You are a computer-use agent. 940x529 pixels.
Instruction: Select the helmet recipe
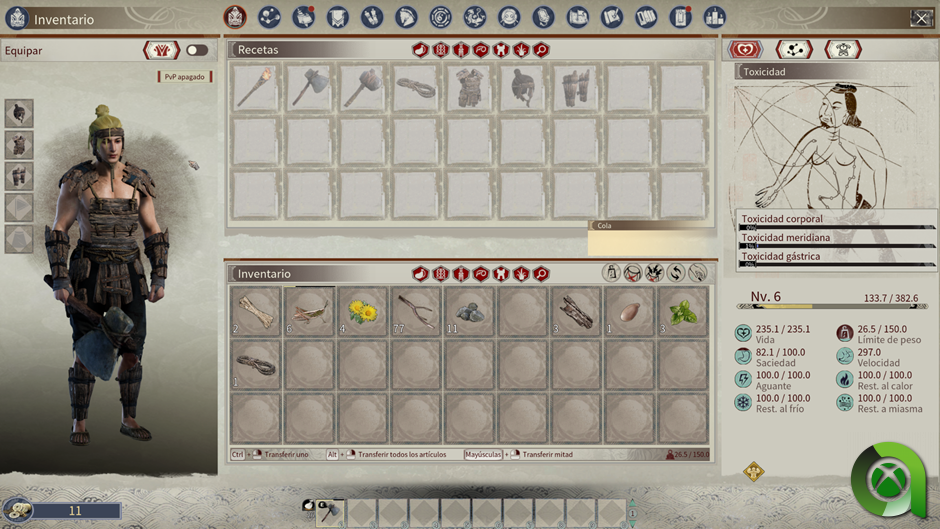522,88
